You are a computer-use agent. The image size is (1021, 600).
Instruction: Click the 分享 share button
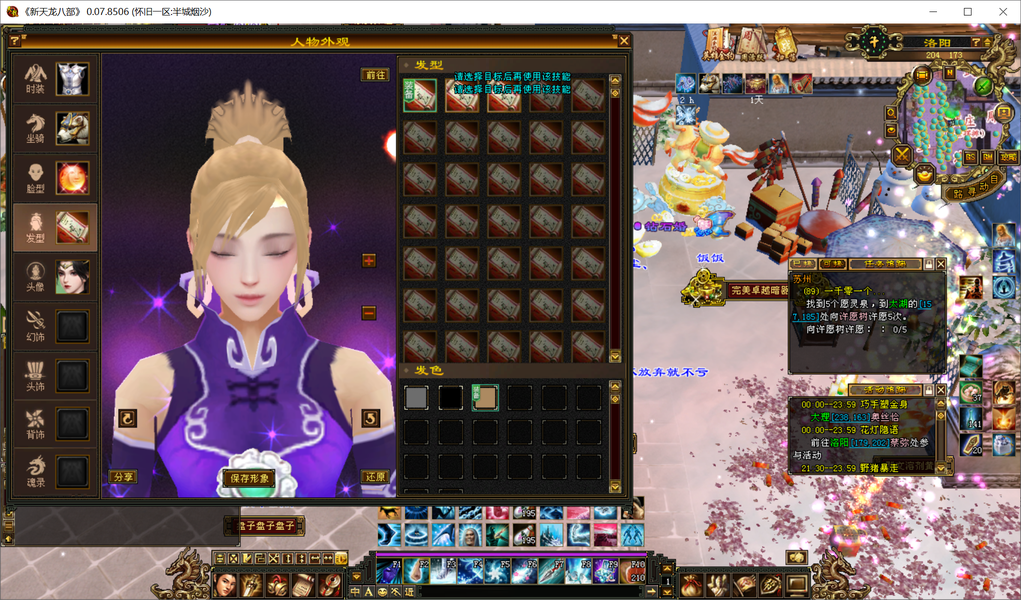tap(123, 478)
